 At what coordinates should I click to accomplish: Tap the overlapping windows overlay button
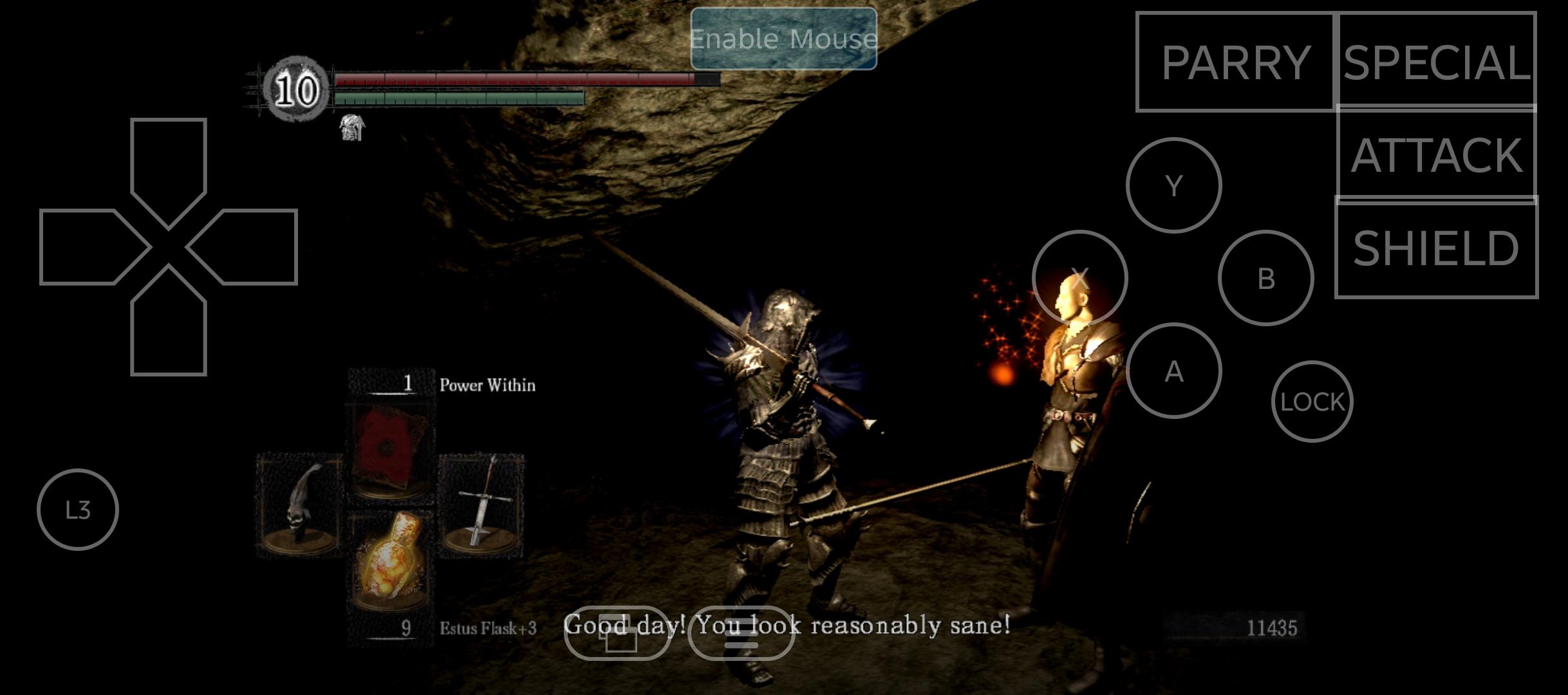[x=618, y=633]
